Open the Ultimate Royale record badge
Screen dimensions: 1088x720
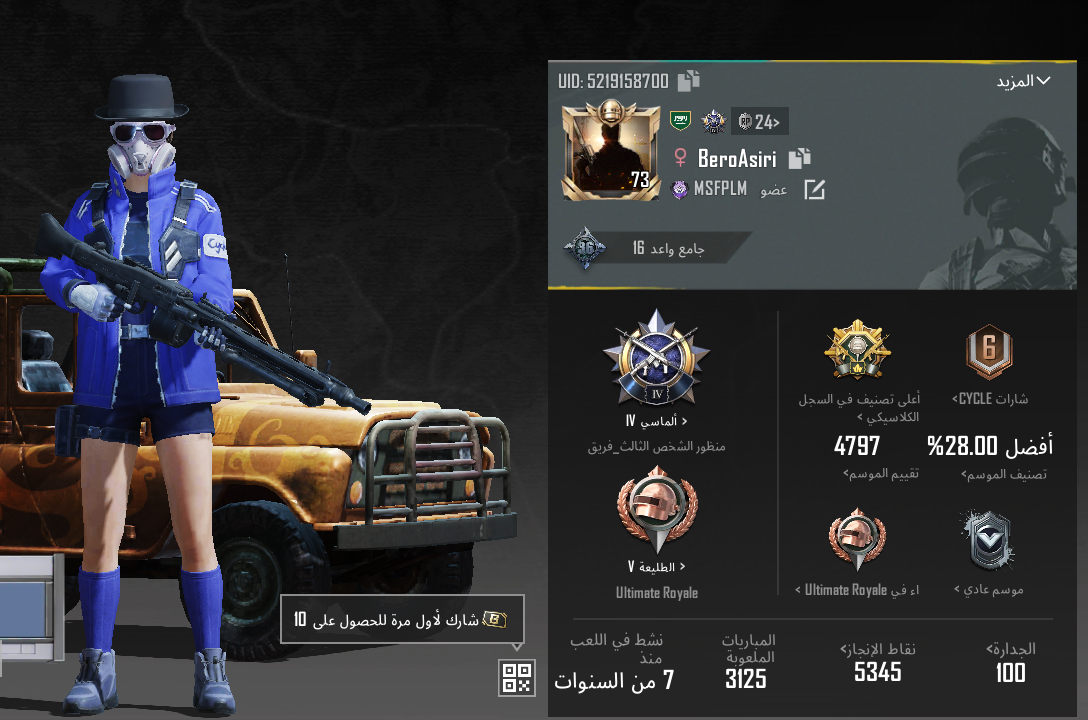point(857,539)
